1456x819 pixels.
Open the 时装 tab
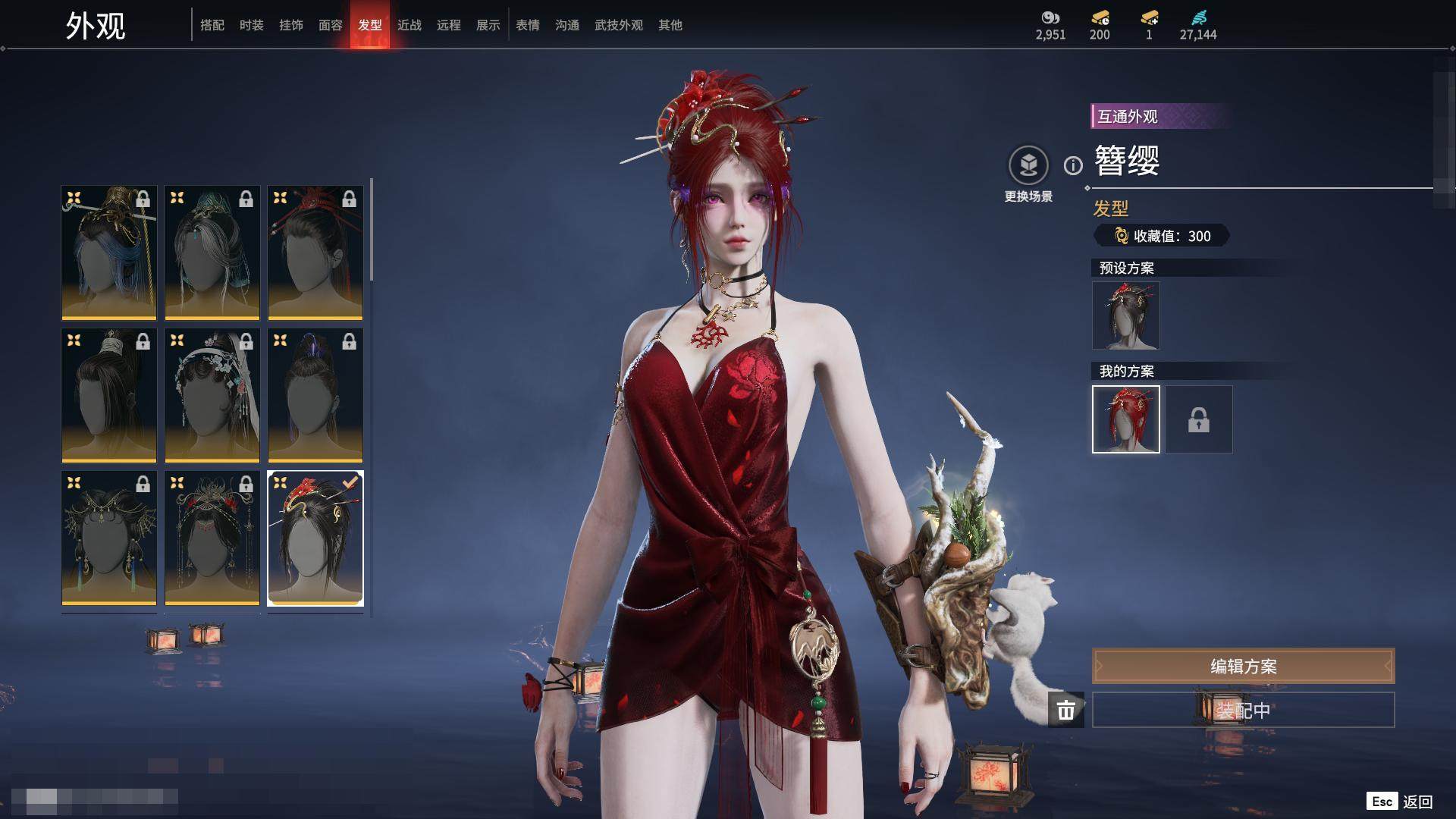(252, 25)
